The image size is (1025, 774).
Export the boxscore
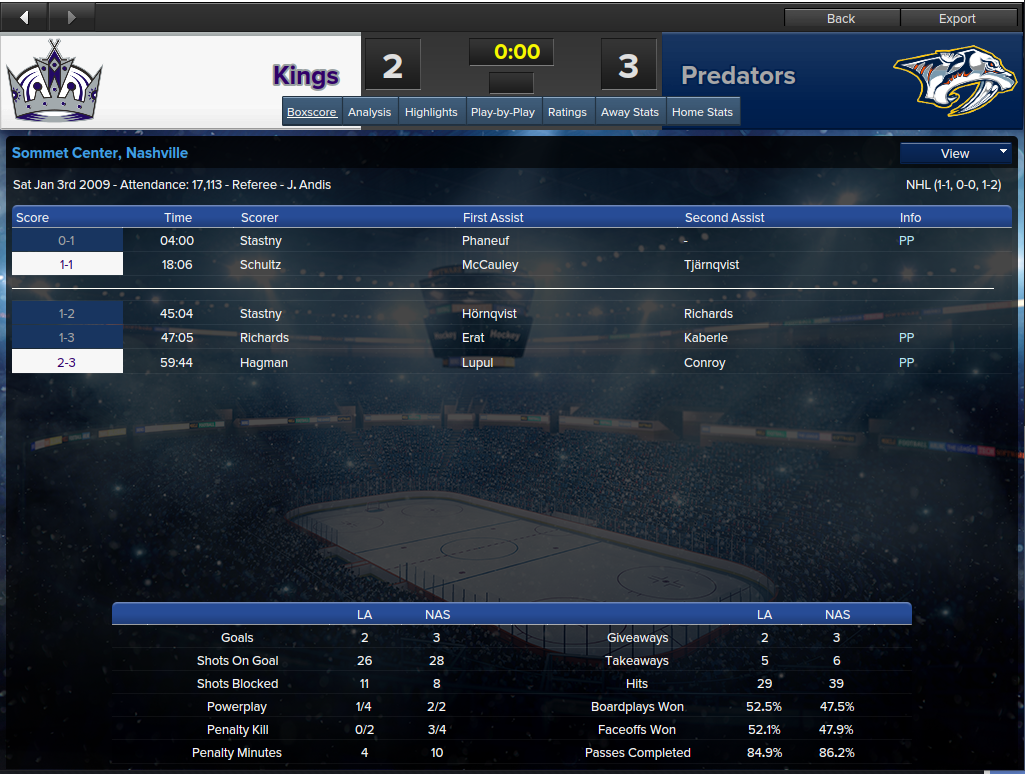[x=957, y=18]
